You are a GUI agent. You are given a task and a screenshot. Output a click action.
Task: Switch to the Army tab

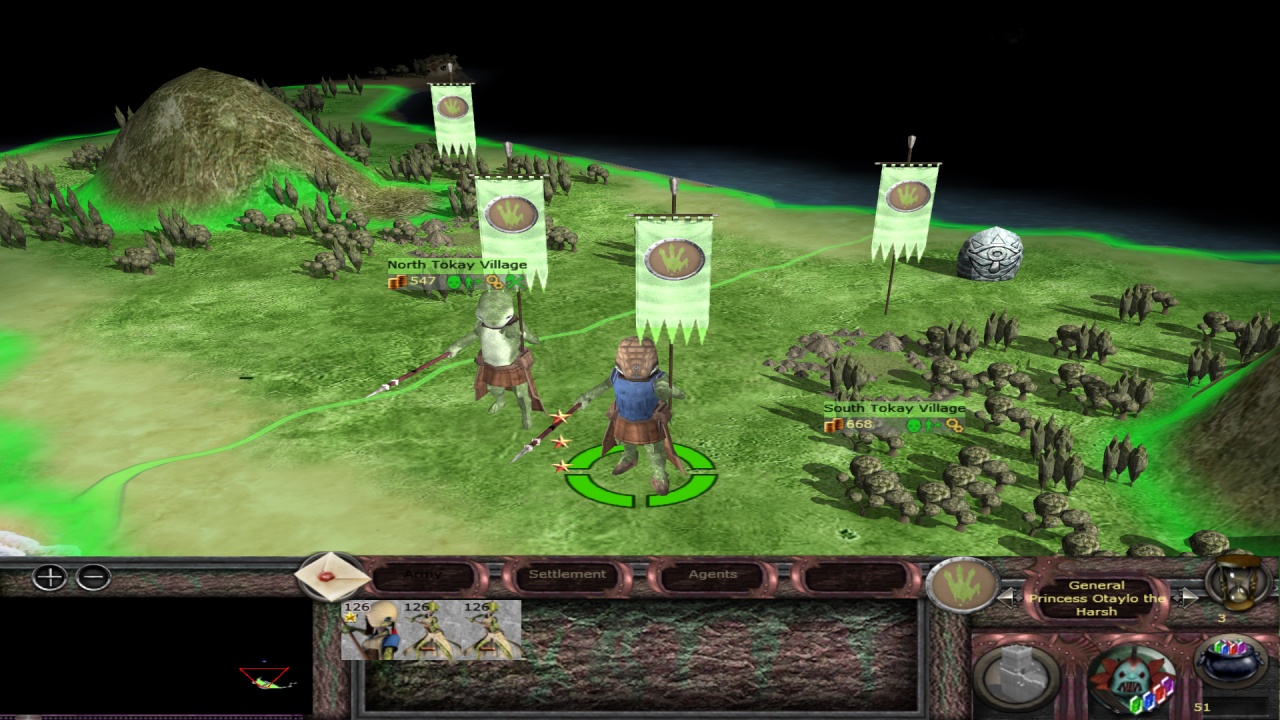422,575
